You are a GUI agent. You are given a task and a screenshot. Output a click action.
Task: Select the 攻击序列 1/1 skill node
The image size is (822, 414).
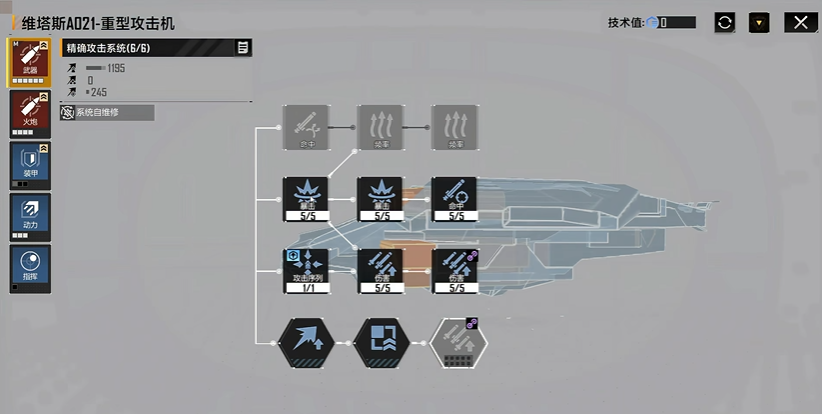tap(307, 270)
